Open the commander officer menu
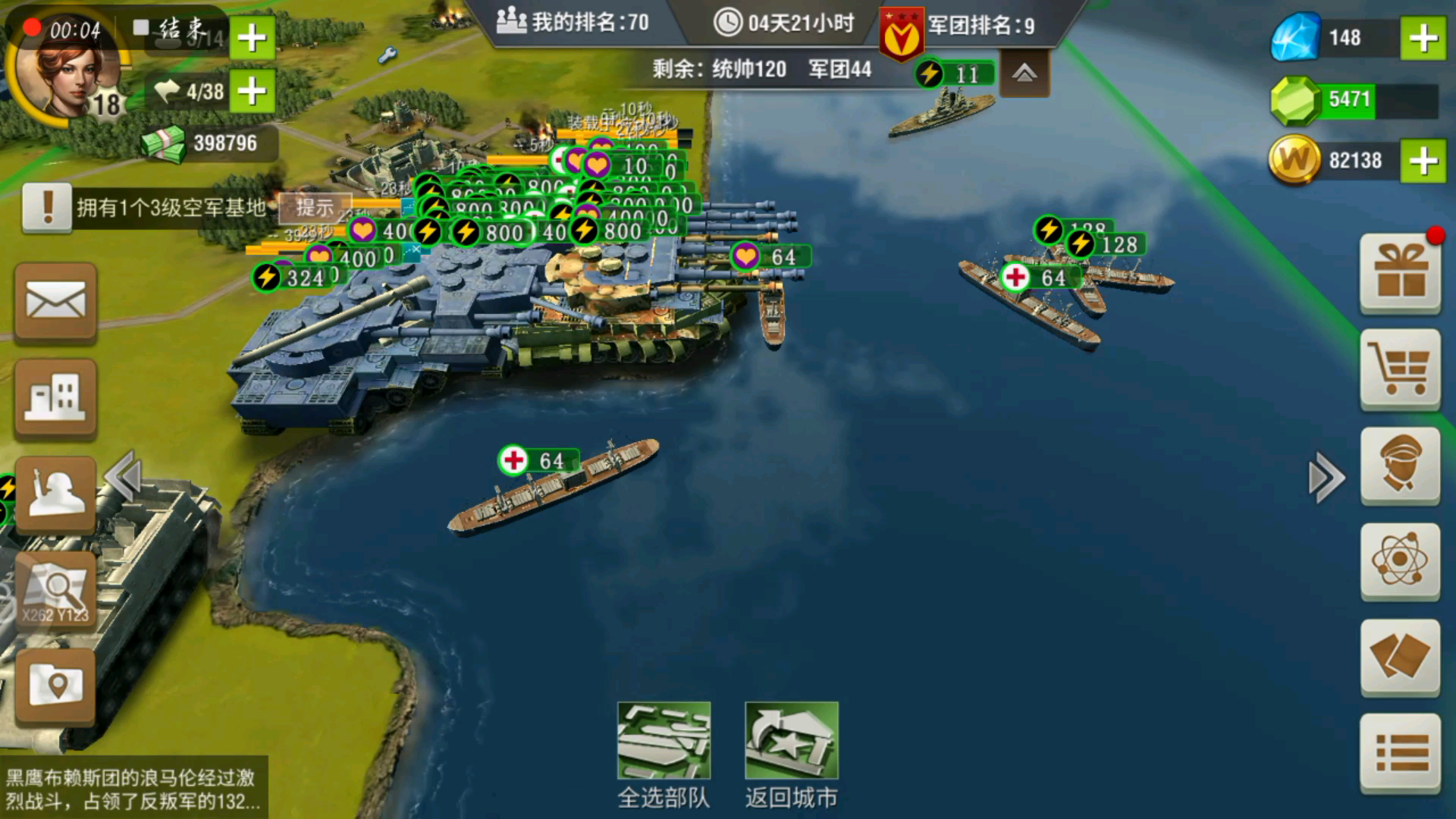 1400,465
